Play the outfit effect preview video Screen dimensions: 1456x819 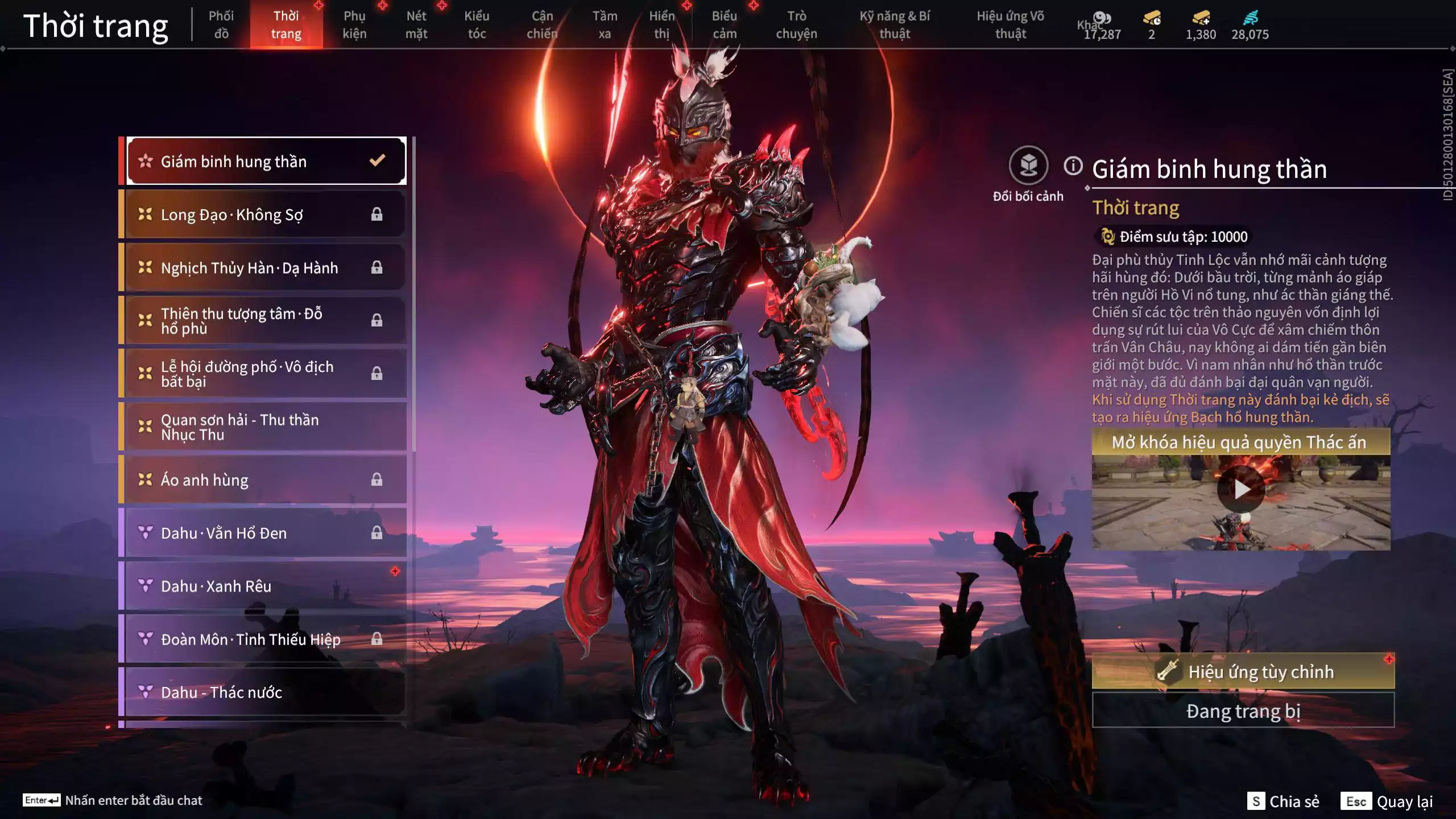point(1241,489)
